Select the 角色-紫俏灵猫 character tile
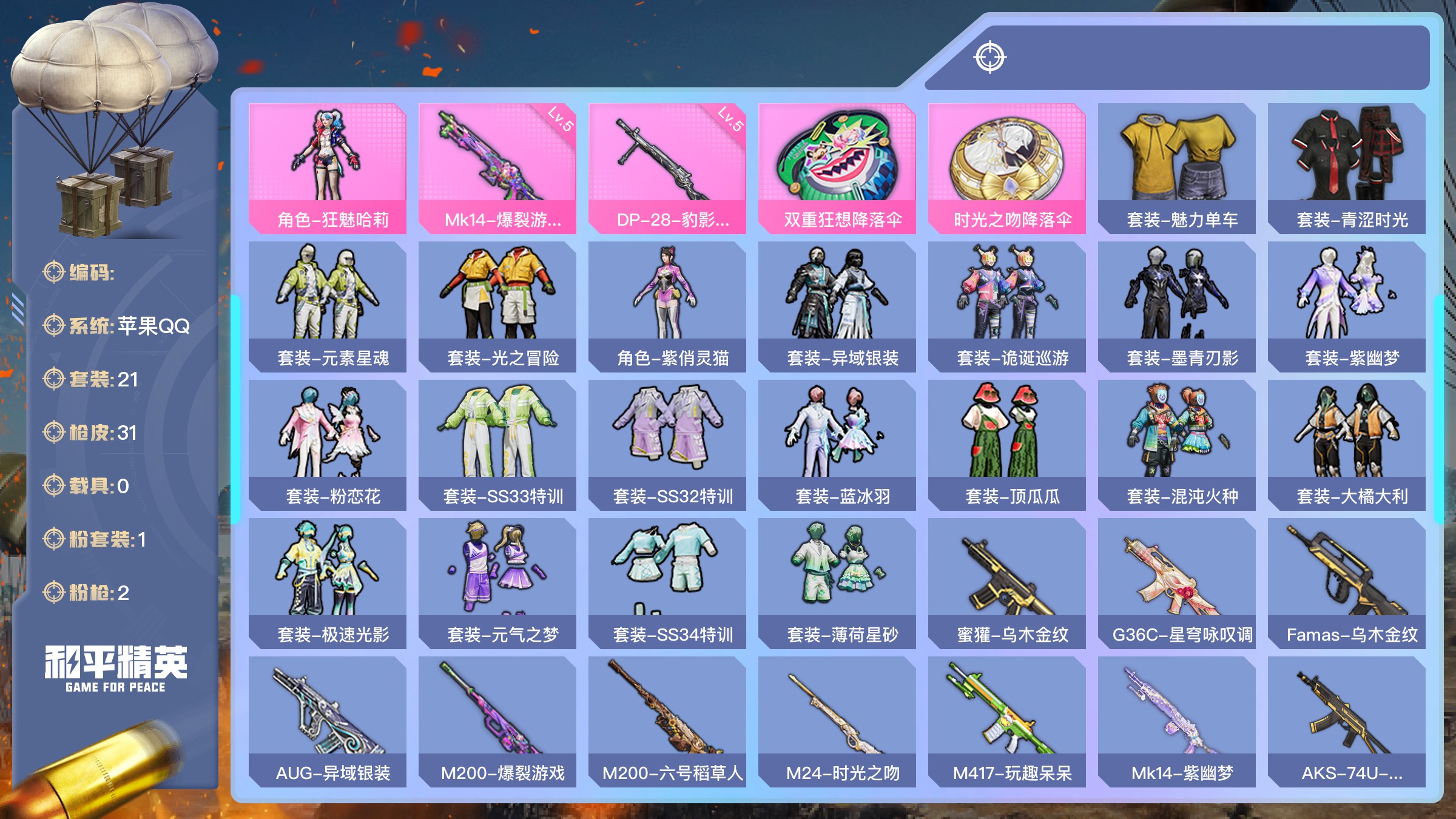 [667, 306]
